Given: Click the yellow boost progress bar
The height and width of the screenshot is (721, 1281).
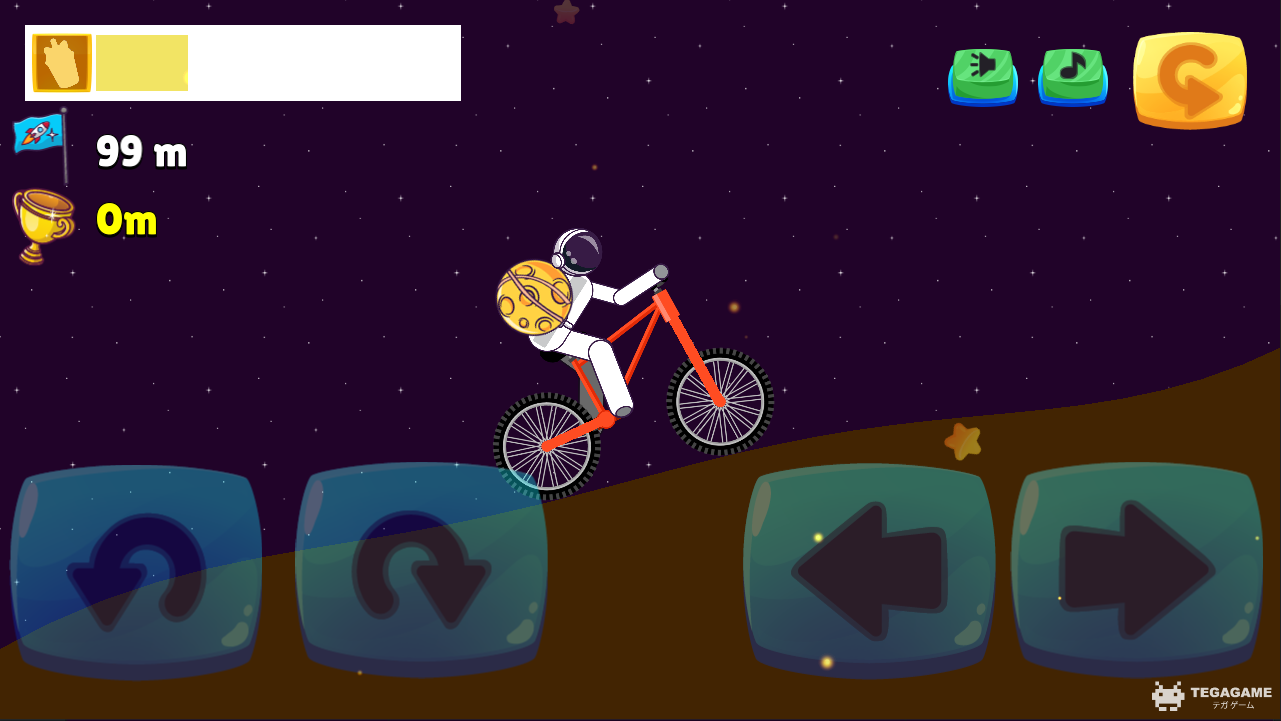Looking at the screenshot, I should (x=140, y=61).
